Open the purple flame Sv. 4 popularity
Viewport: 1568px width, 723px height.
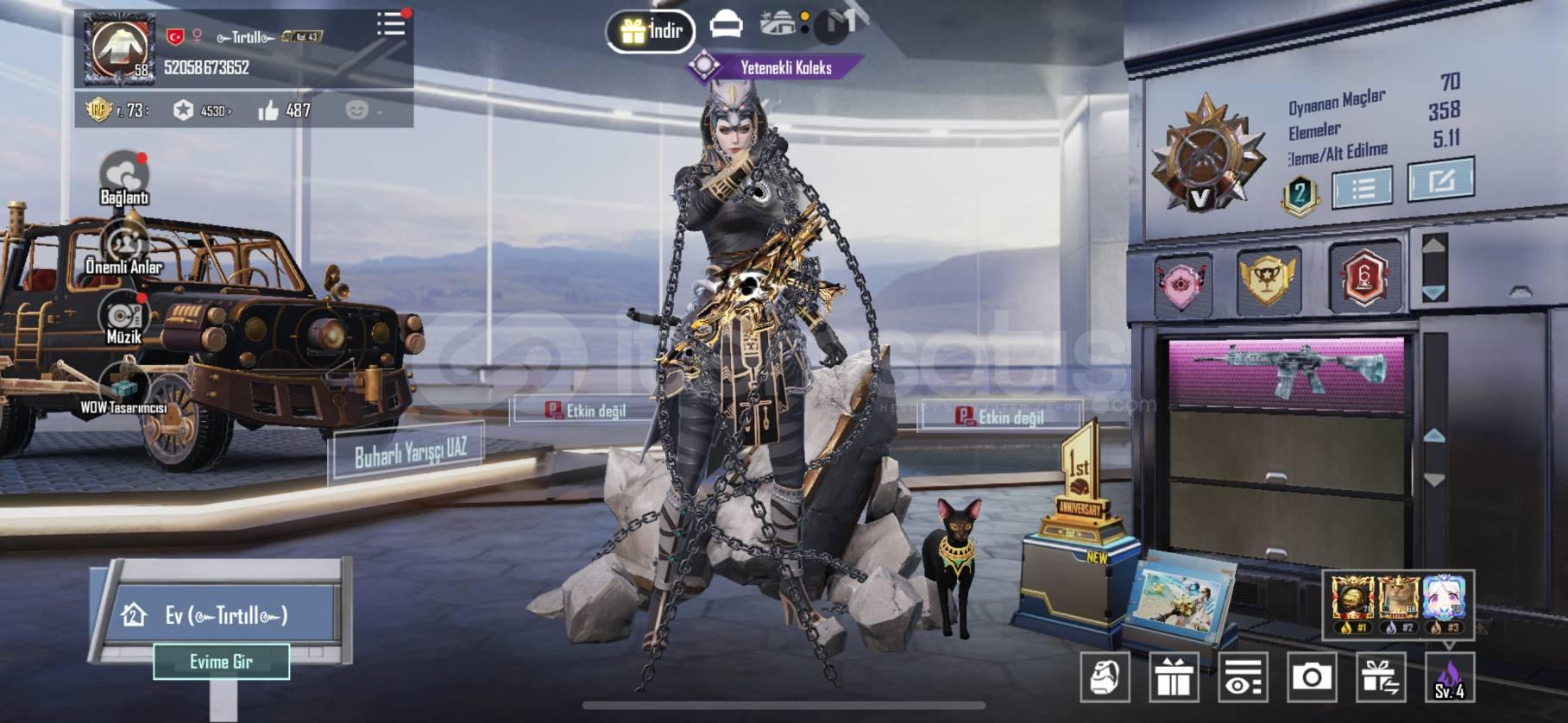pos(1449,677)
